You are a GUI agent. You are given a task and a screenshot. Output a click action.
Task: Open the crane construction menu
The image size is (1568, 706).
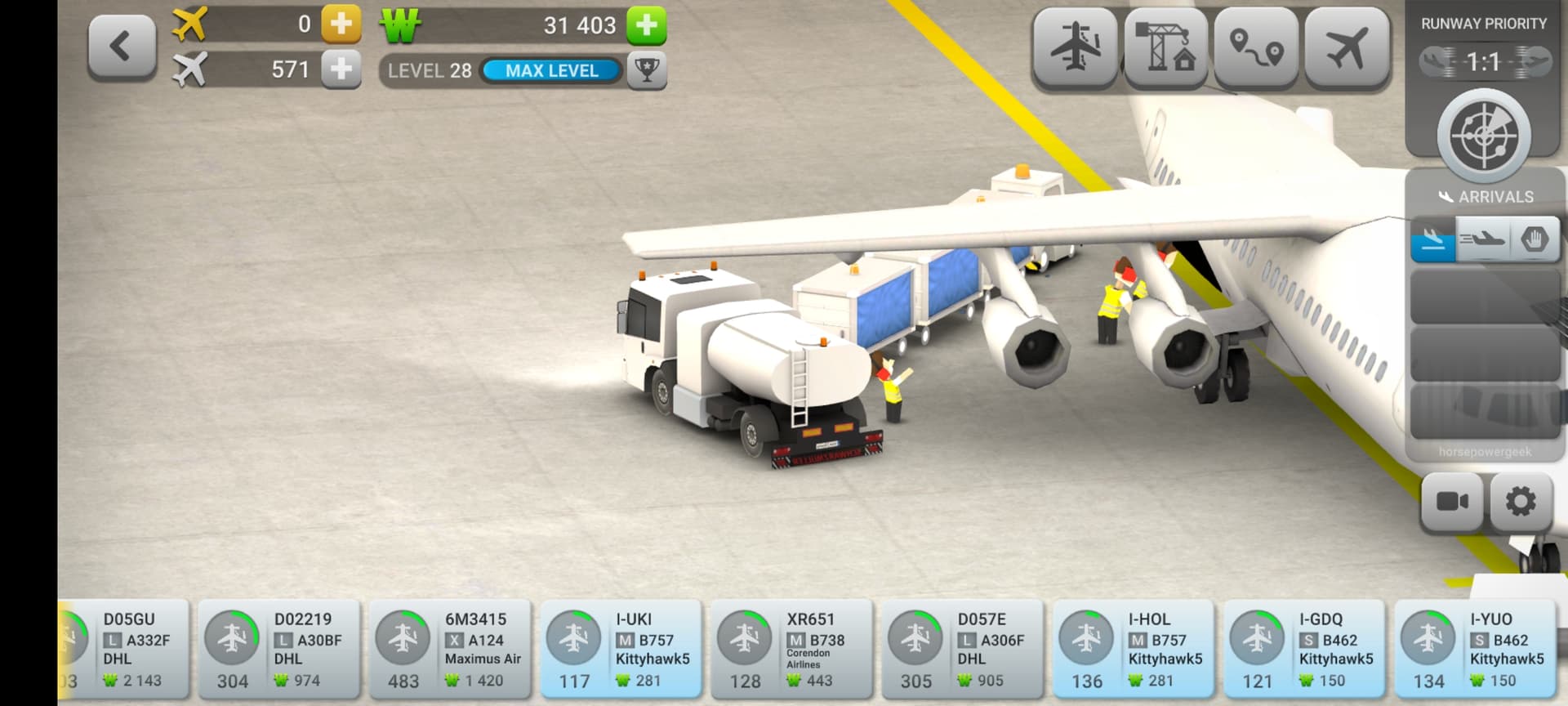pos(1165,47)
